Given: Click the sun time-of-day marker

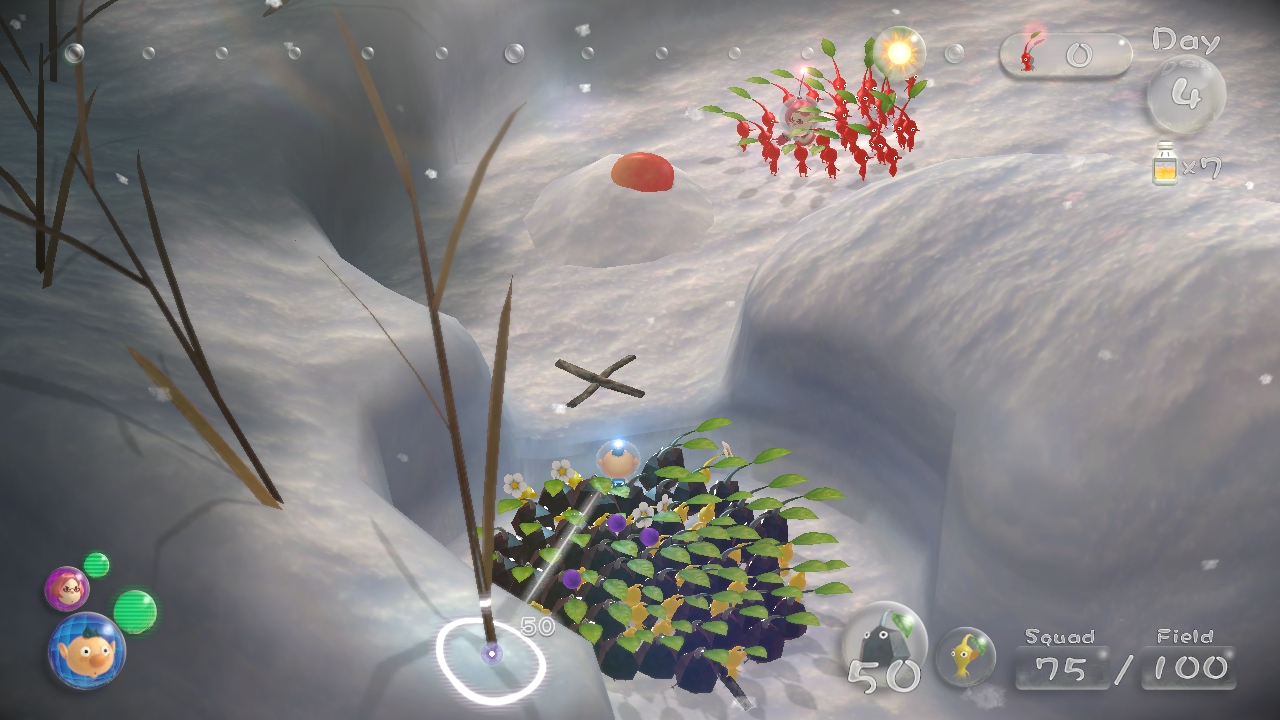Looking at the screenshot, I should coord(898,51).
